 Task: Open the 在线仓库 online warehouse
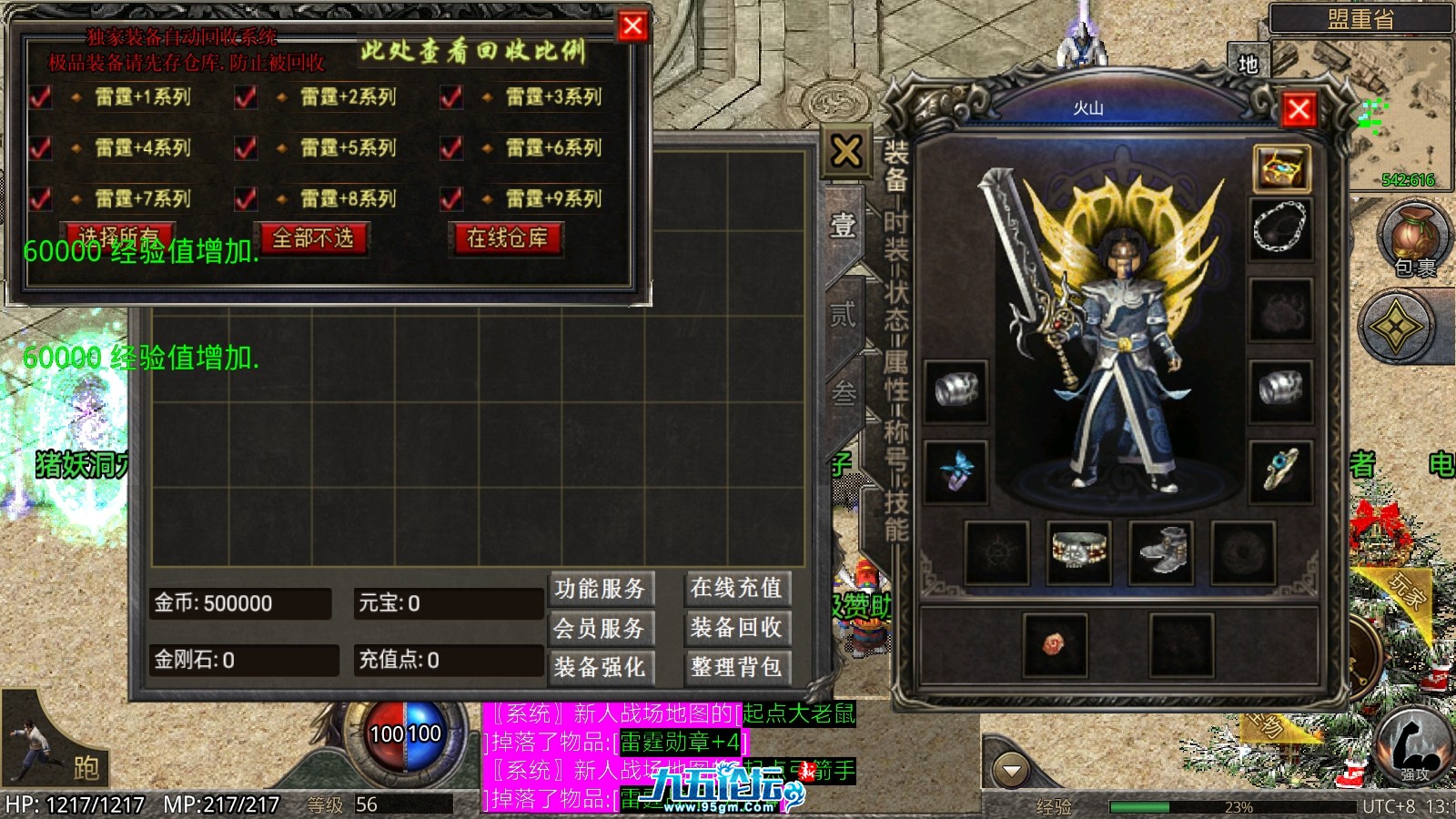507,238
